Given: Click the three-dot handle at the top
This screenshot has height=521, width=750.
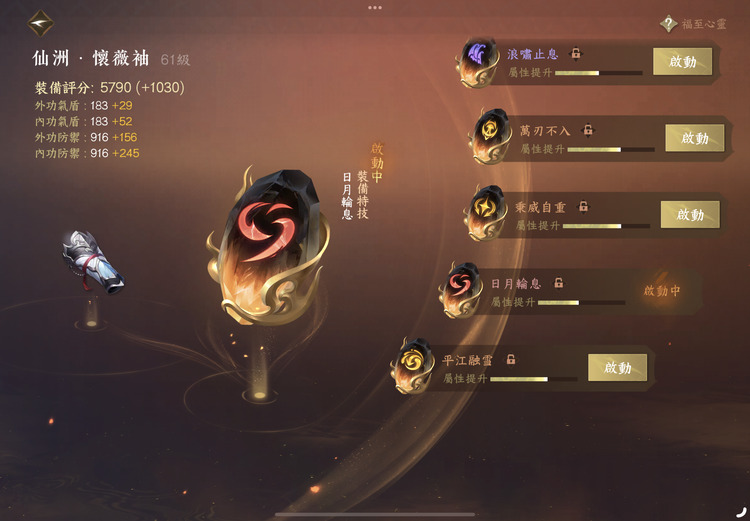Looking at the screenshot, I should point(375,7).
